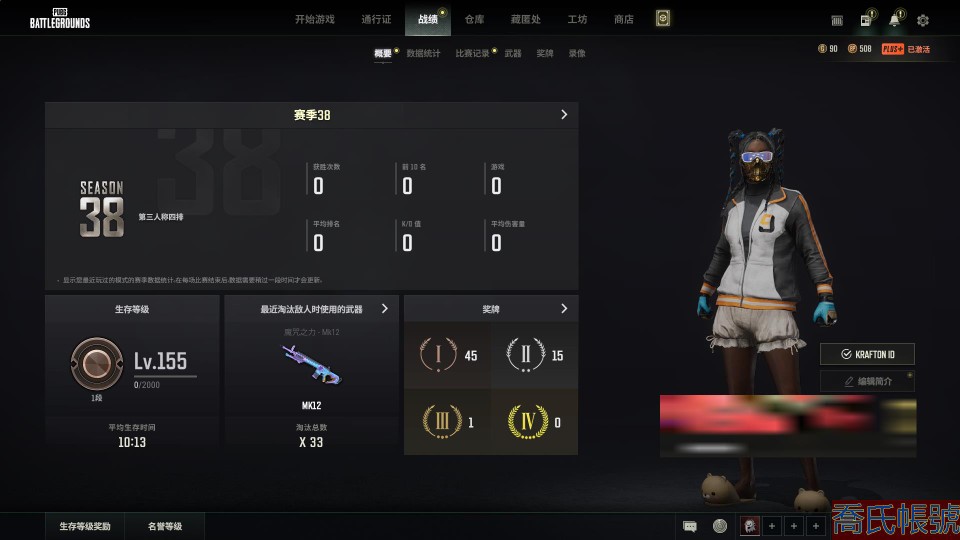Show the 录像 replays sub-tab
960x540 pixels.
coord(577,53)
